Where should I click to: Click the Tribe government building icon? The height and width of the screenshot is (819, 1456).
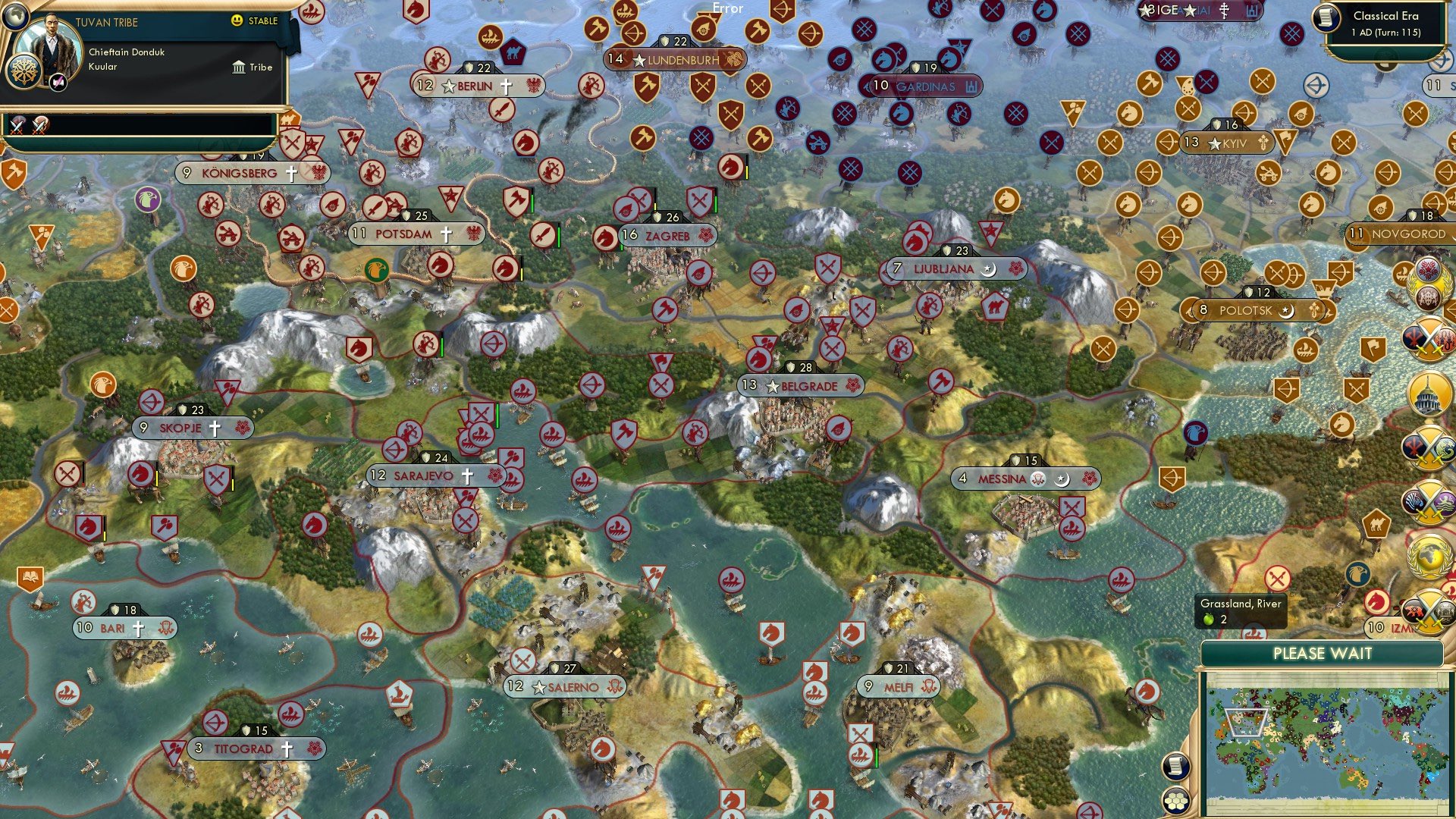tap(239, 67)
